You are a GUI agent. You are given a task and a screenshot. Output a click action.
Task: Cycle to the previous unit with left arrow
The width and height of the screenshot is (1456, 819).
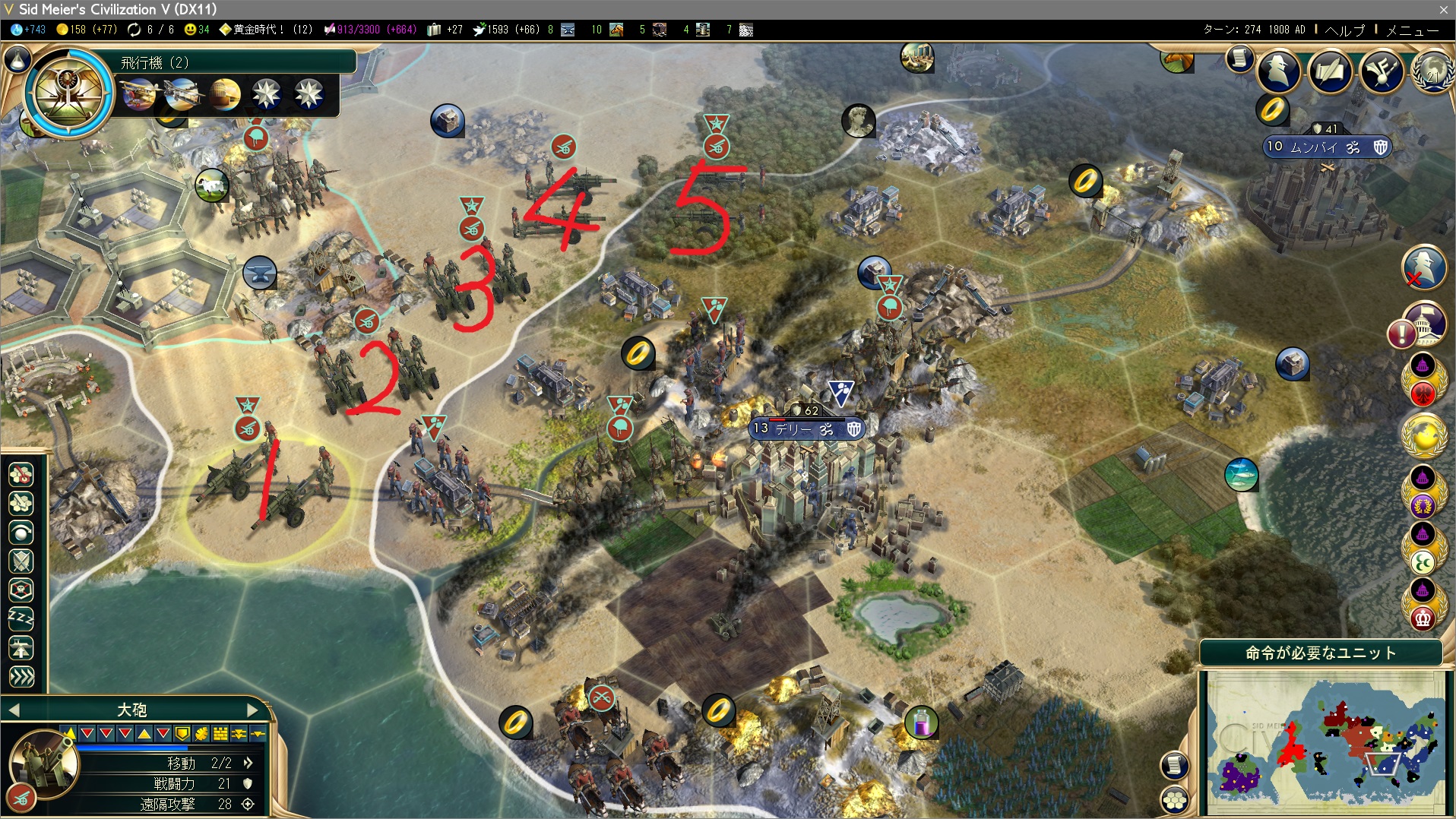point(14,710)
